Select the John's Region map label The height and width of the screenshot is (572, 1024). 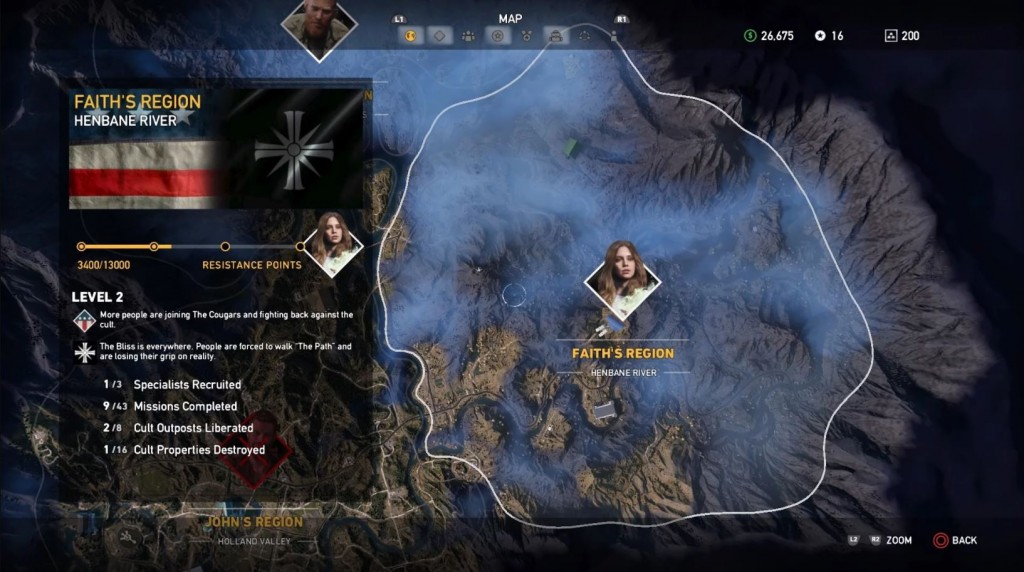[254, 522]
